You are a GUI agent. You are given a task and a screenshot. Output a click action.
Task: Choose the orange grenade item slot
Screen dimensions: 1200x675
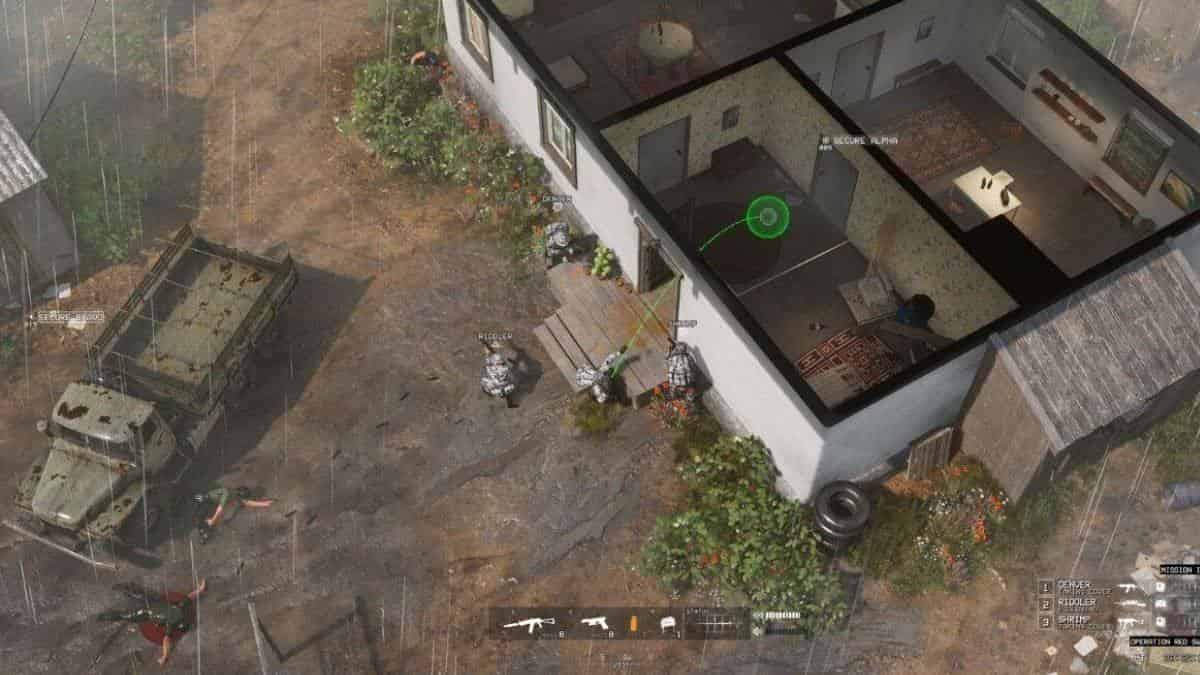tap(633, 623)
